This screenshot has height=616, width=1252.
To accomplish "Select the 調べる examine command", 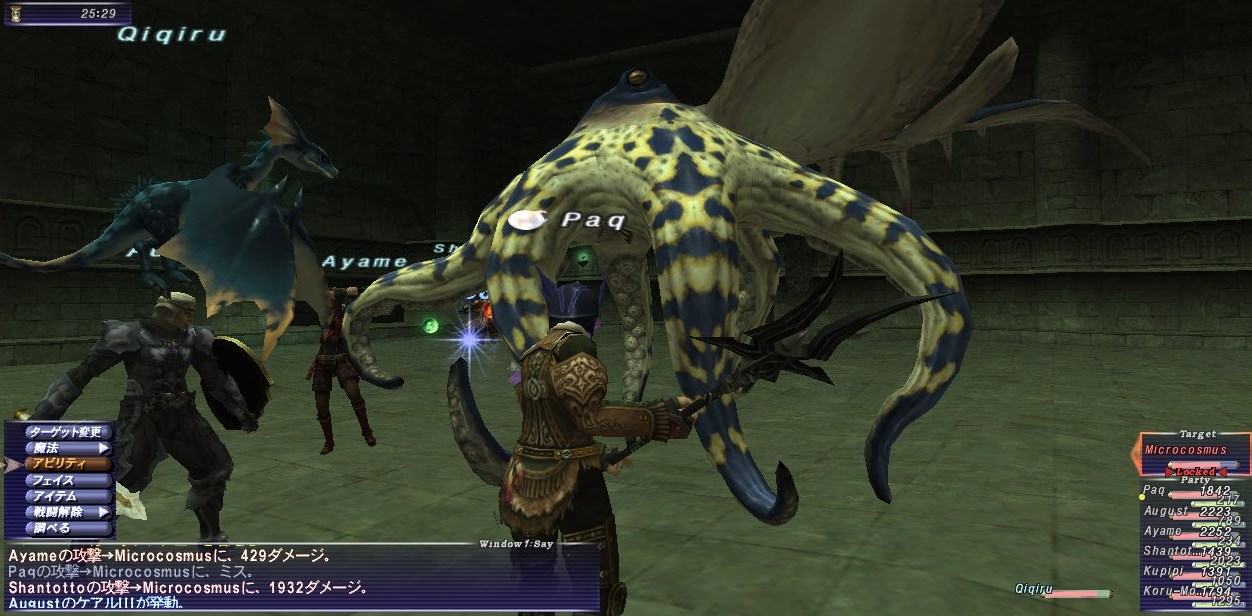I will (x=62, y=527).
